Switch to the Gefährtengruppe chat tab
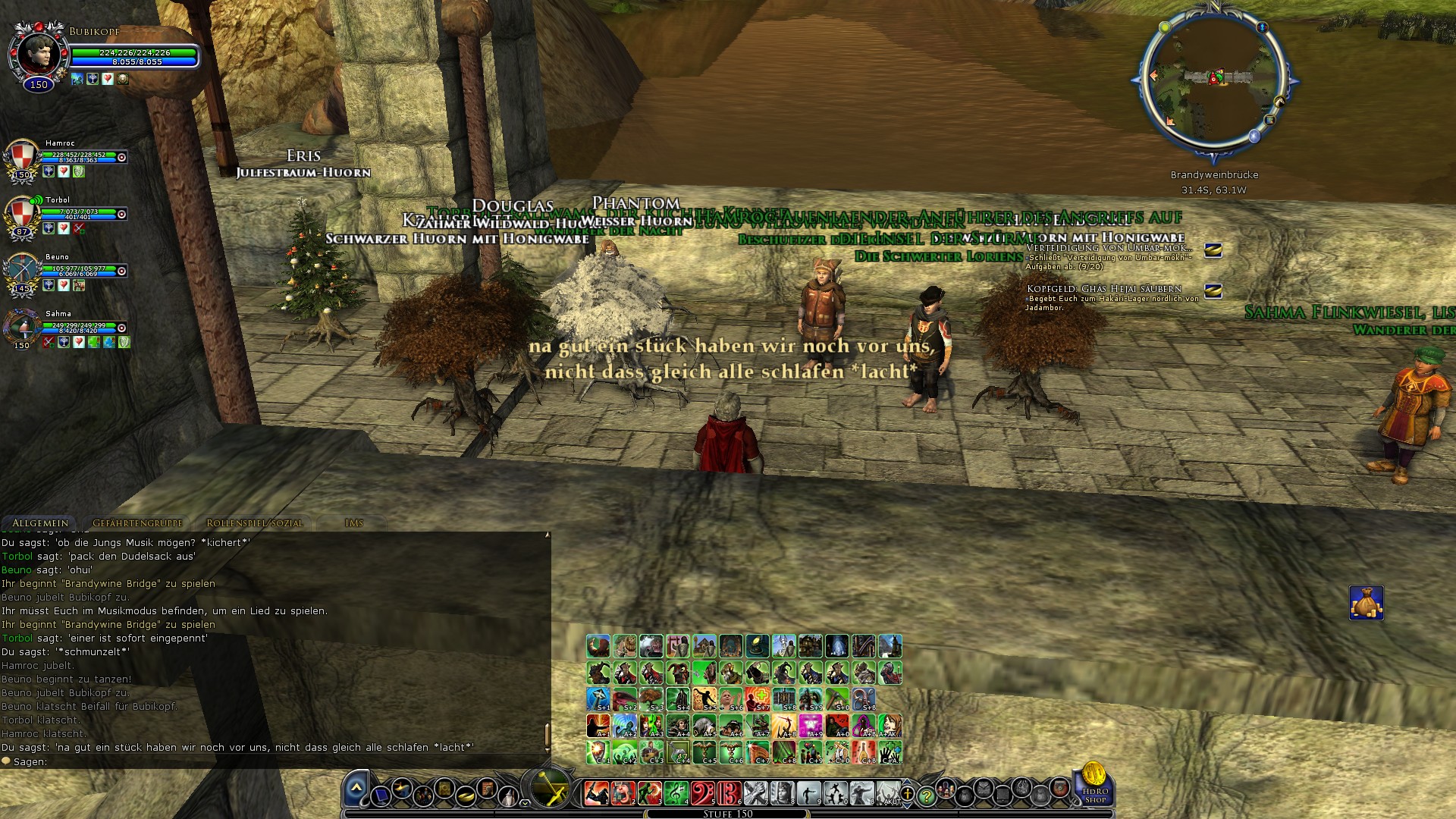The image size is (1456, 819). point(136,523)
